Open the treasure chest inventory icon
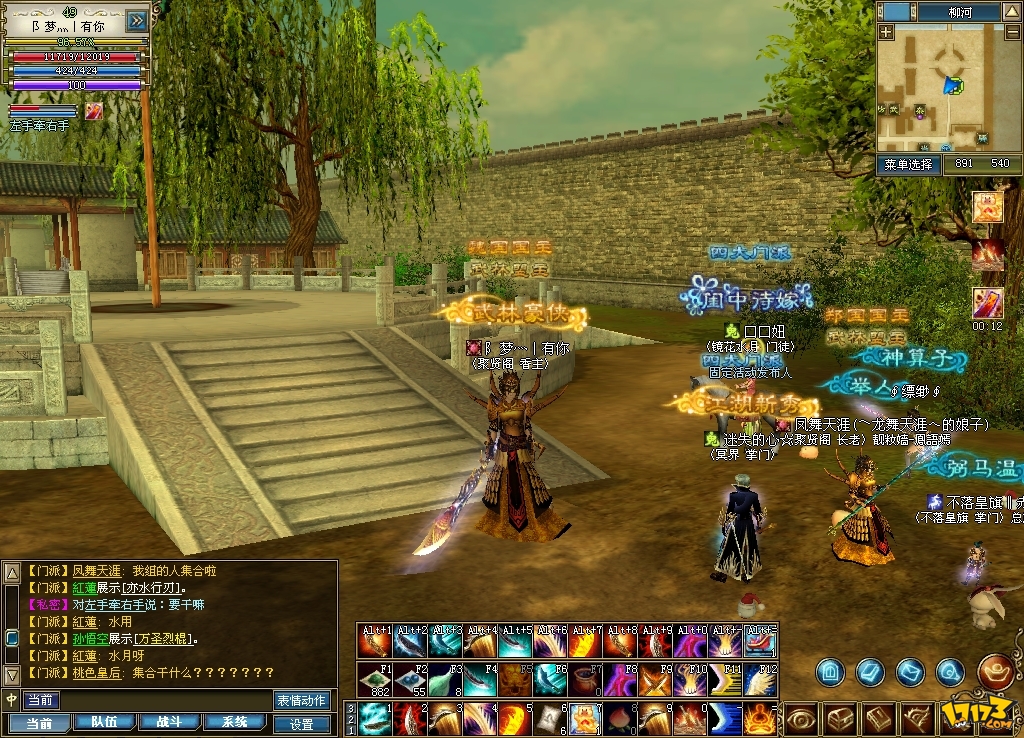Screen dimensions: 1024x738 click(840, 718)
